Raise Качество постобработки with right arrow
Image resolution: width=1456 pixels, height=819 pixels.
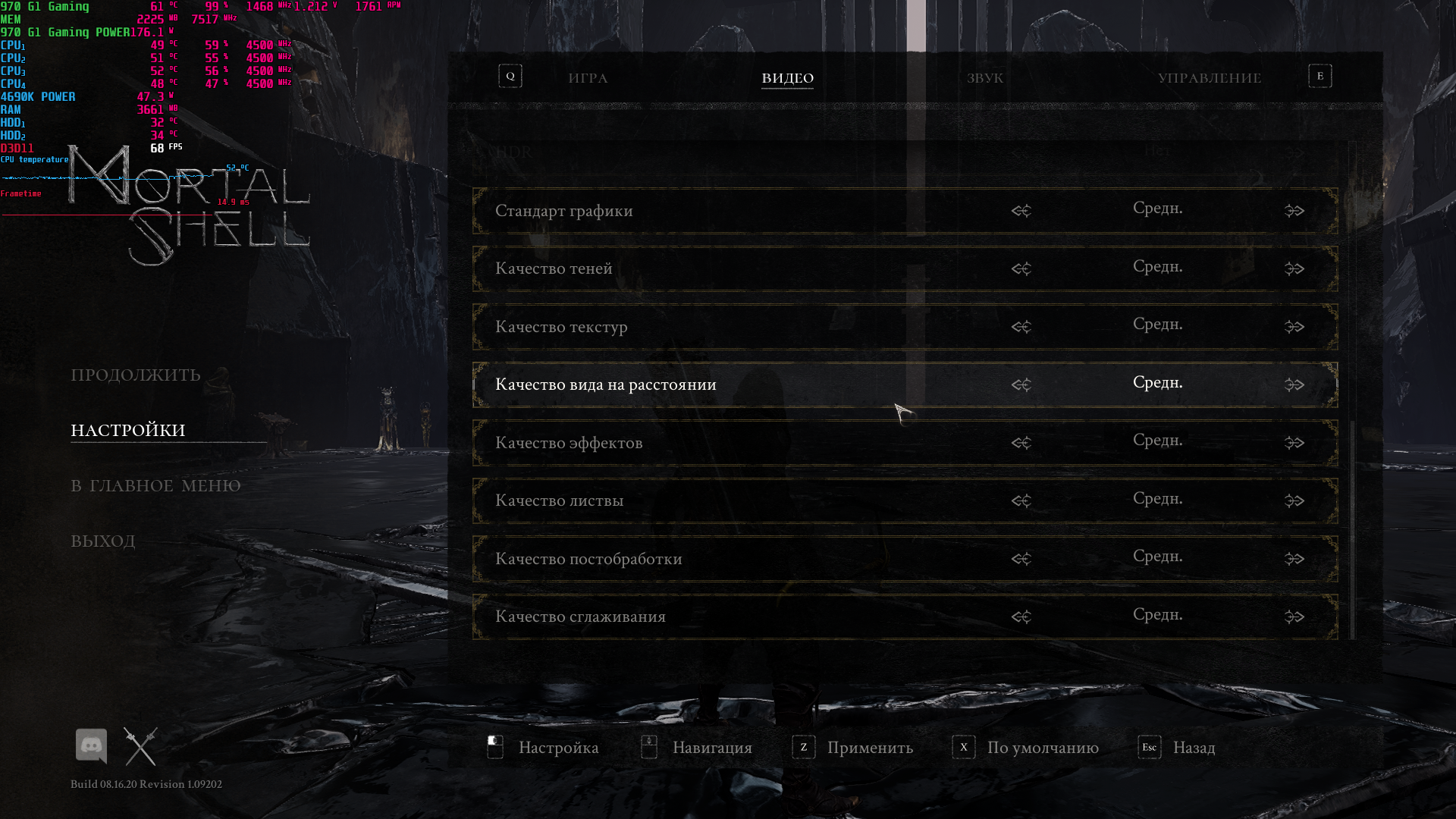(x=1294, y=559)
